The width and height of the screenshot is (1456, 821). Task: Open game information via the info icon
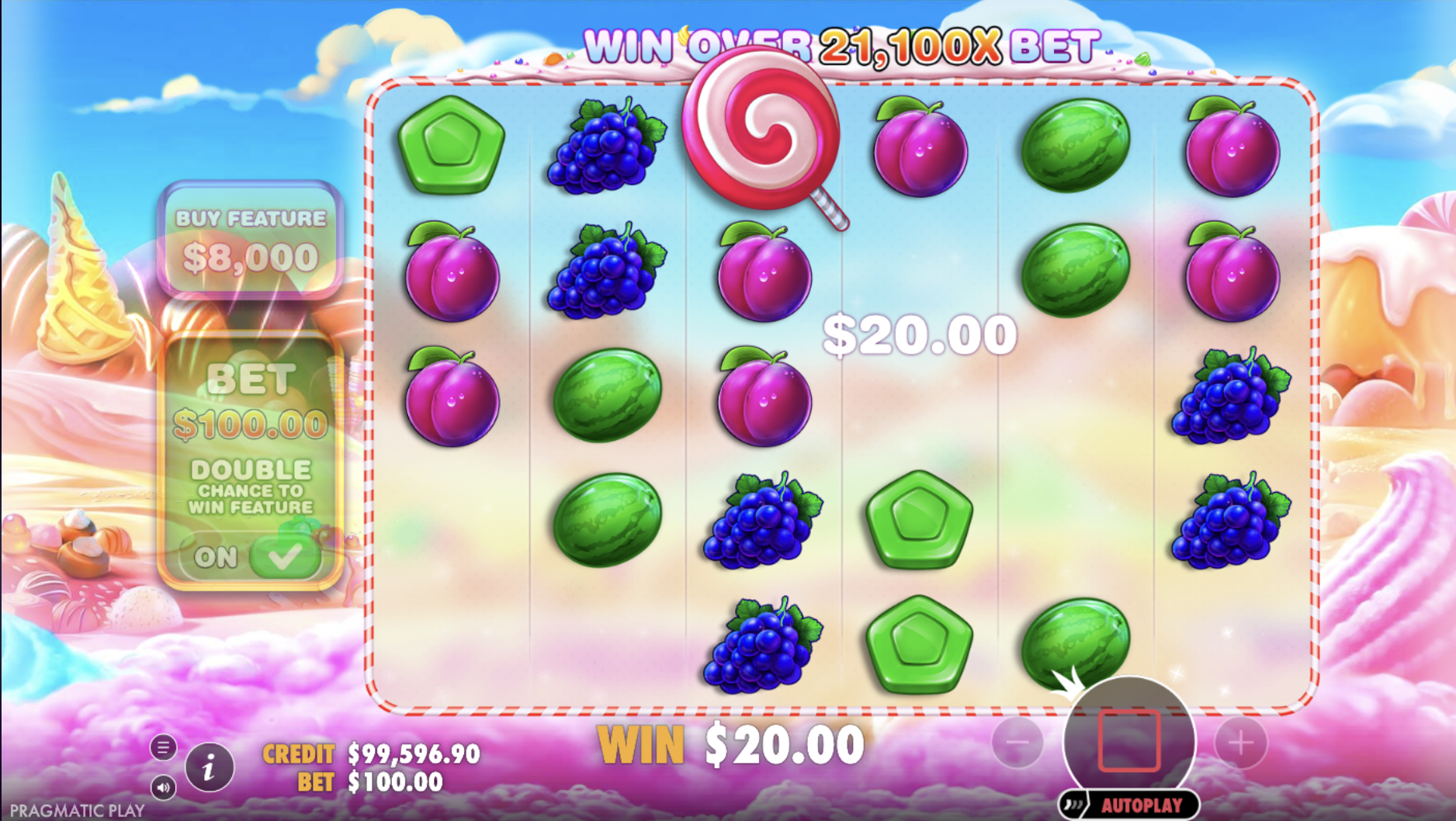[208, 767]
